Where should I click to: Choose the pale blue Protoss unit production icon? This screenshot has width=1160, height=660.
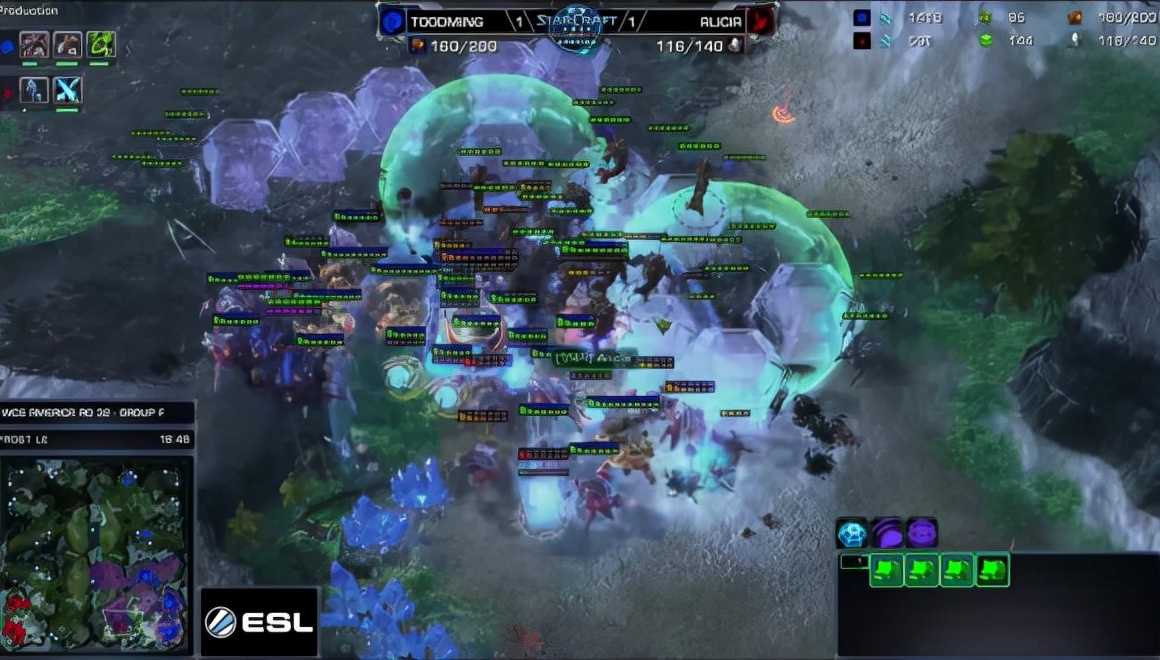[x=34, y=90]
